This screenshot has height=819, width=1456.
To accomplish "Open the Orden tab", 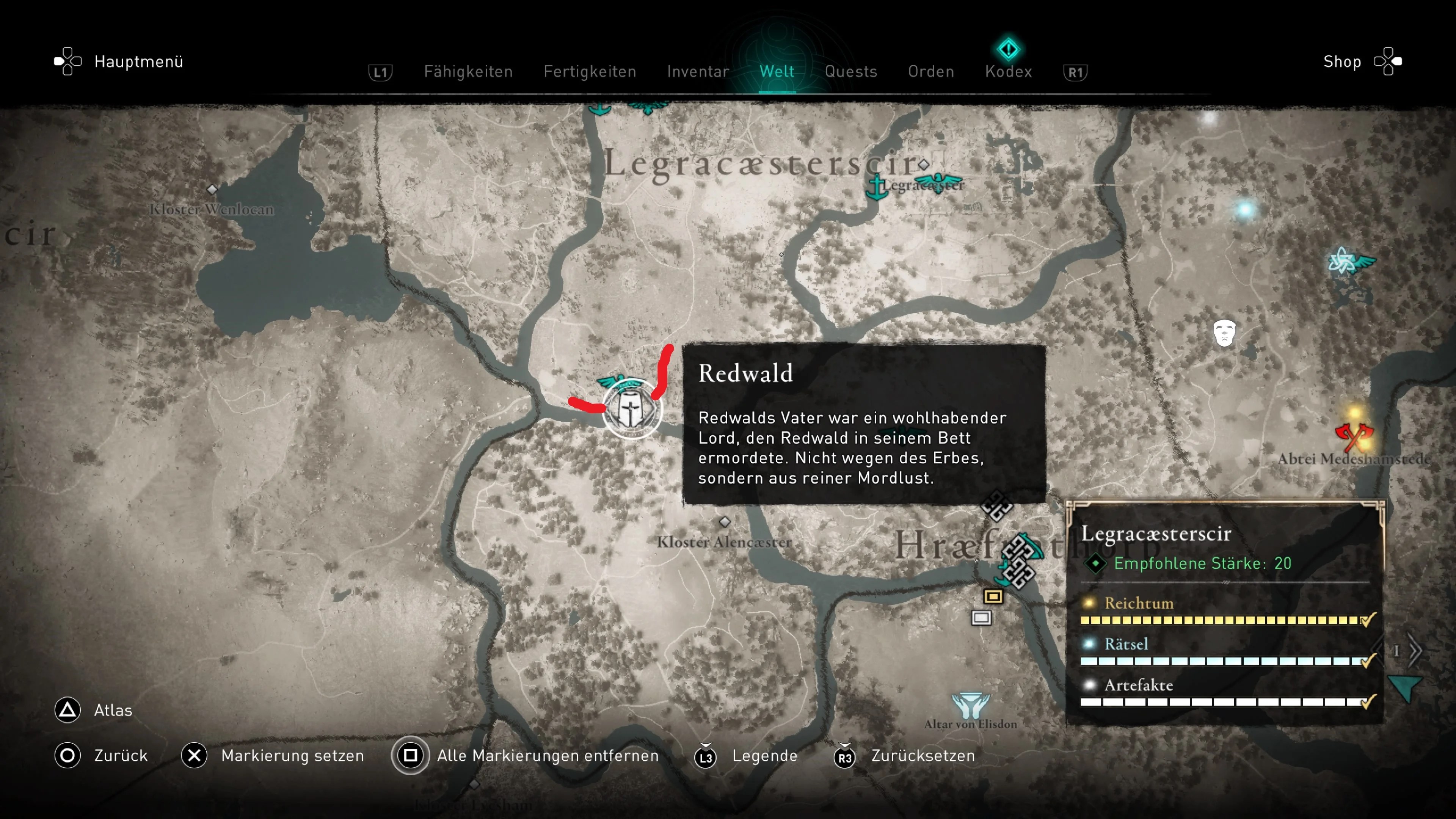I will coord(931,72).
